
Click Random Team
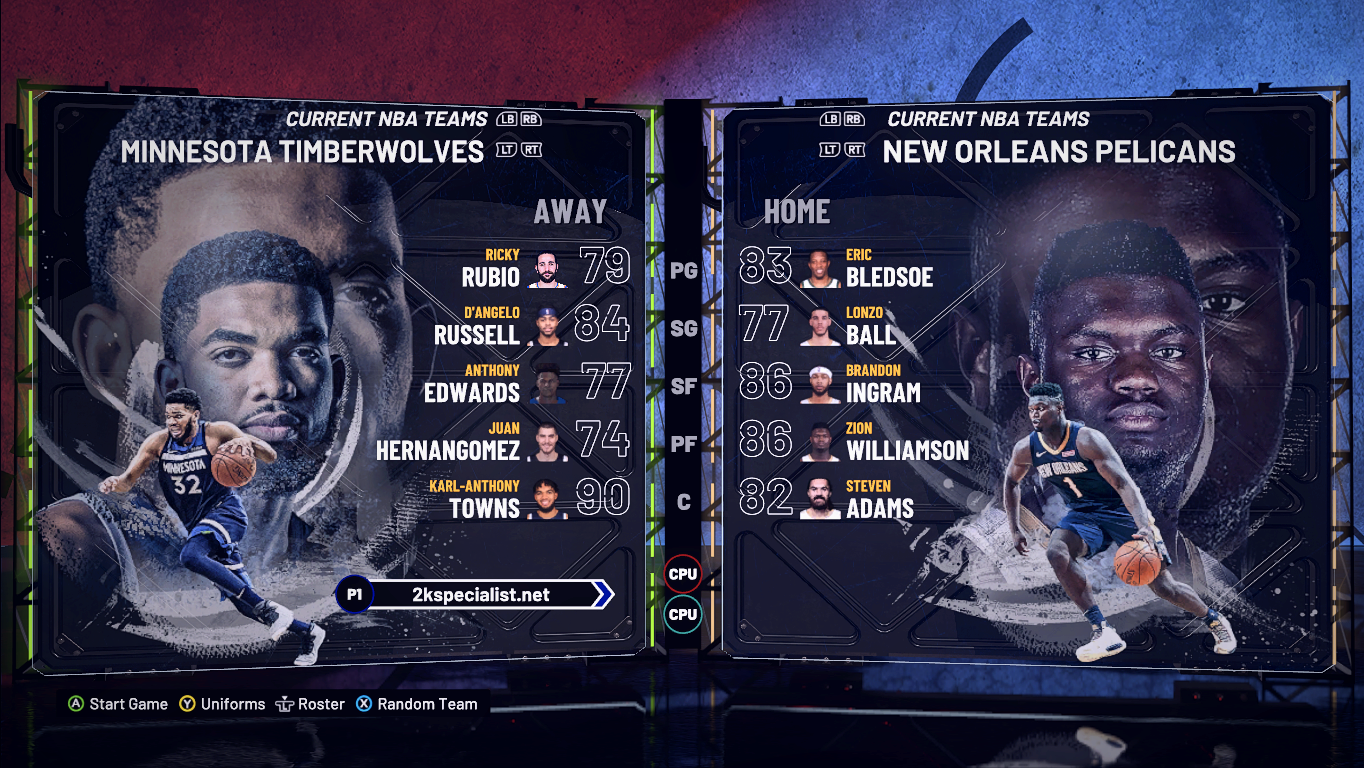tap(425, 704)
